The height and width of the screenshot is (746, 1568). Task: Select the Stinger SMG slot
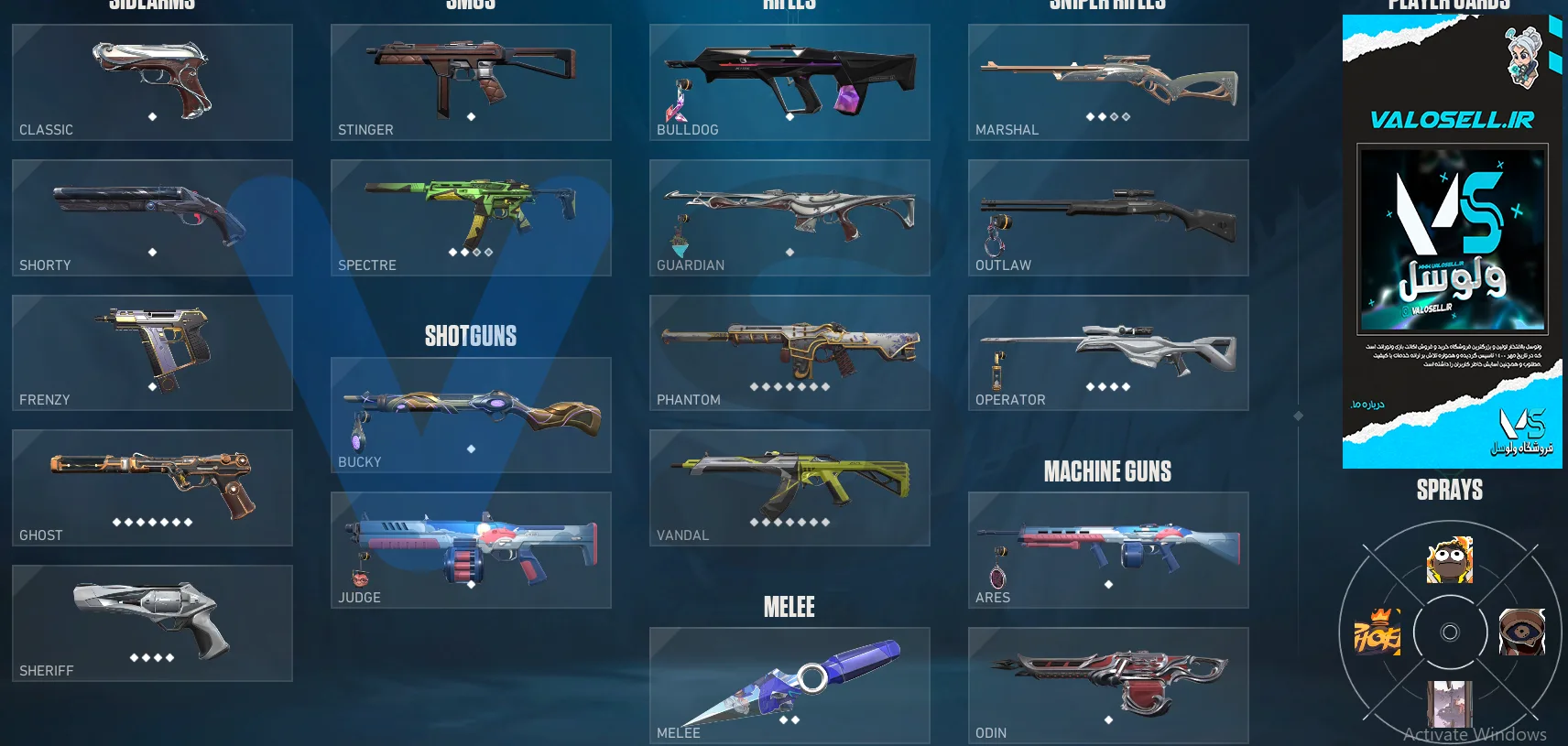coord(471,82)
